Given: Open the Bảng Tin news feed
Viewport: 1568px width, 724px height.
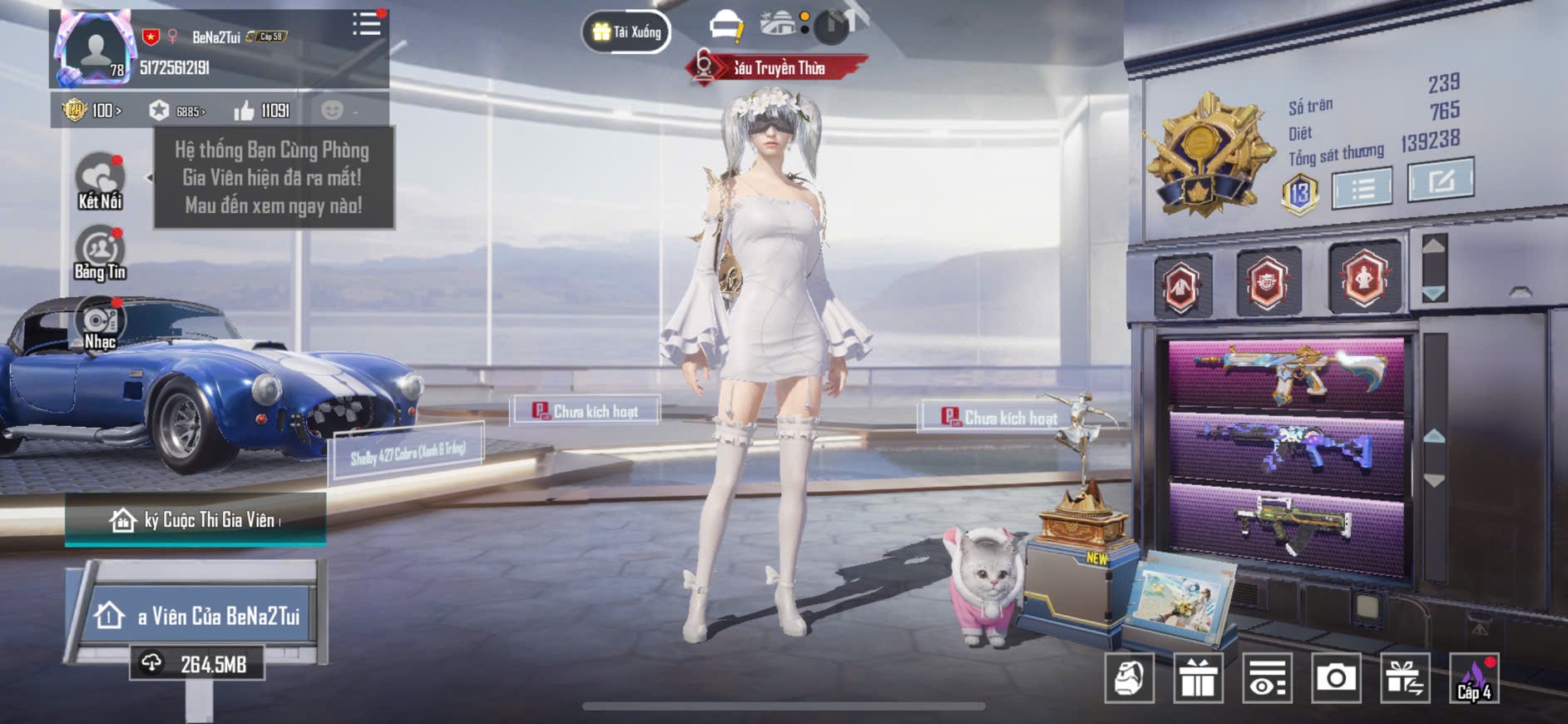Looking at the screenshot, I should pos(100,253).
